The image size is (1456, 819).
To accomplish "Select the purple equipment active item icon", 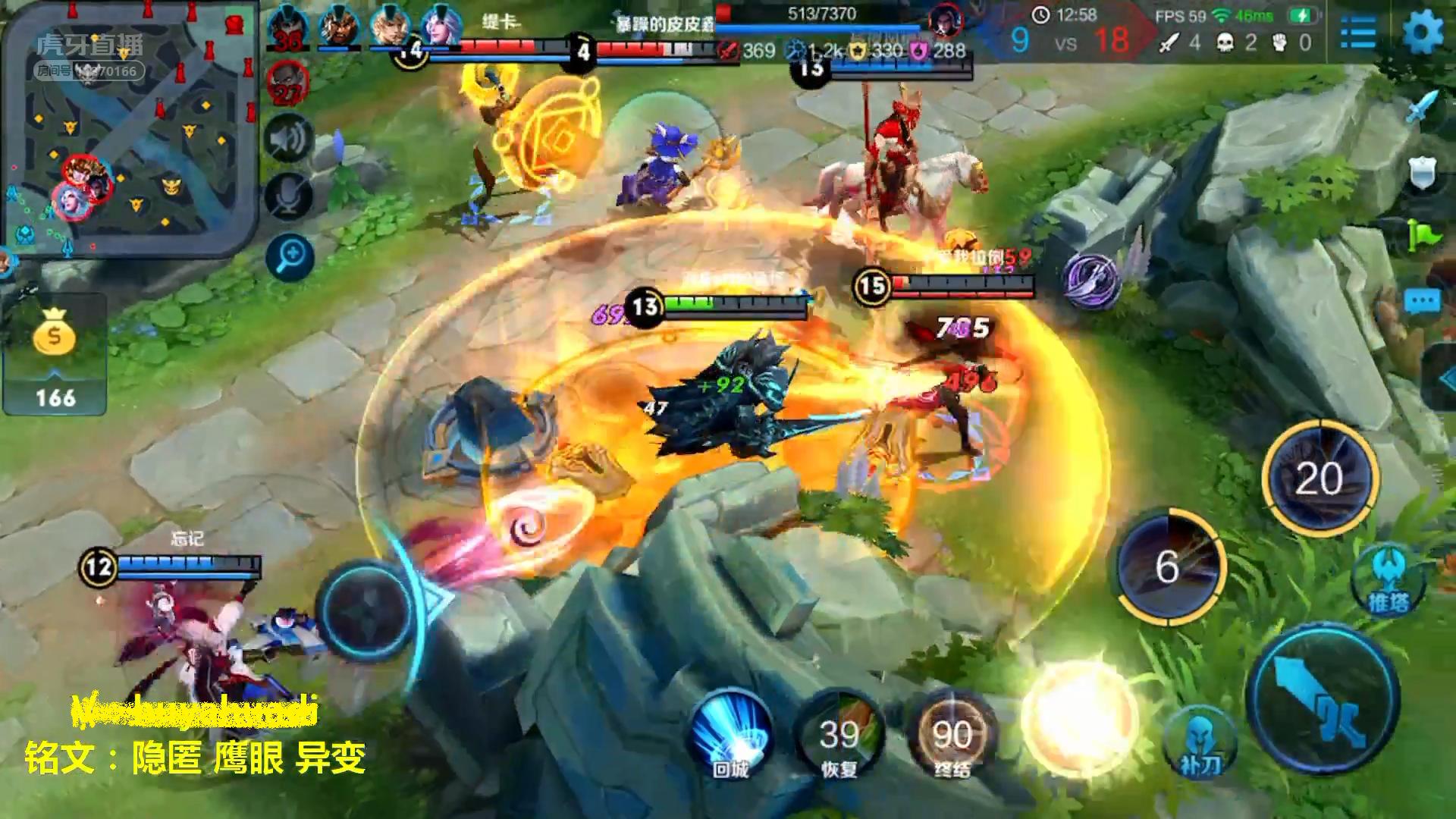I will (x=1090, y=281).
